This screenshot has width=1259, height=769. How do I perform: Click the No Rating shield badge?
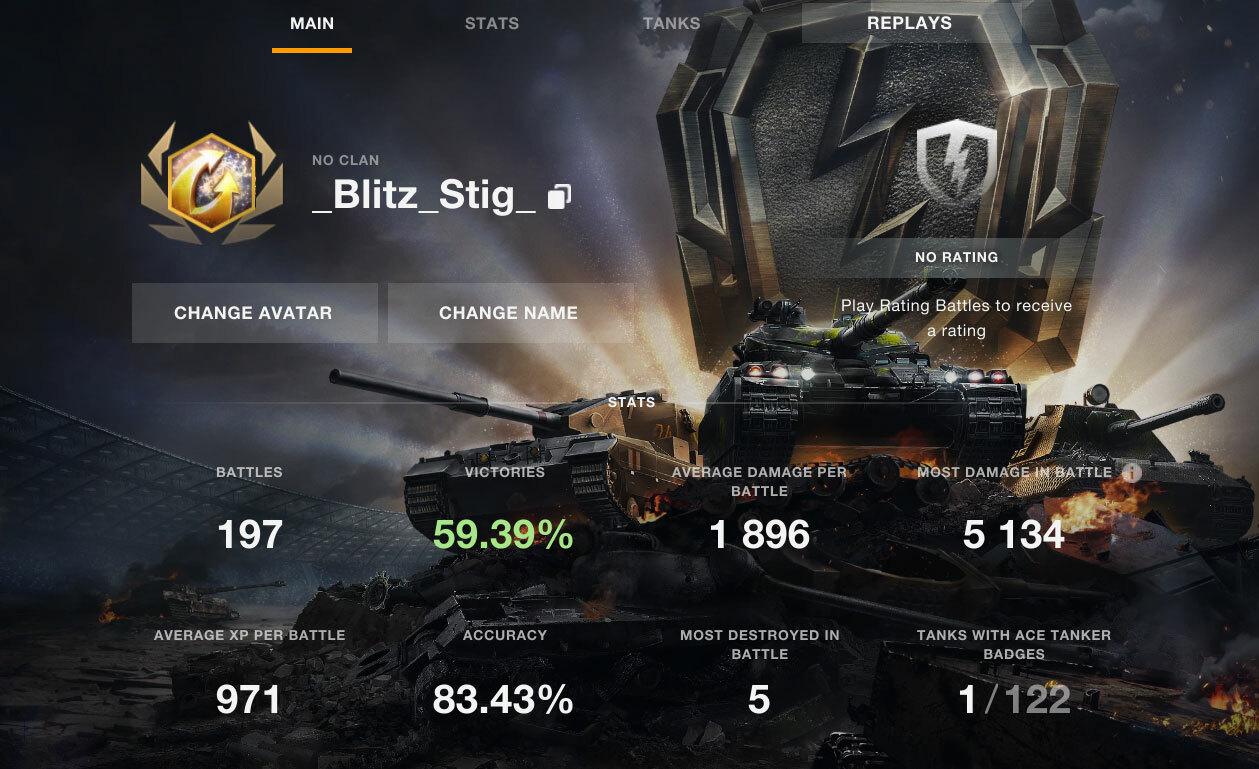click(x=957, y=163)
